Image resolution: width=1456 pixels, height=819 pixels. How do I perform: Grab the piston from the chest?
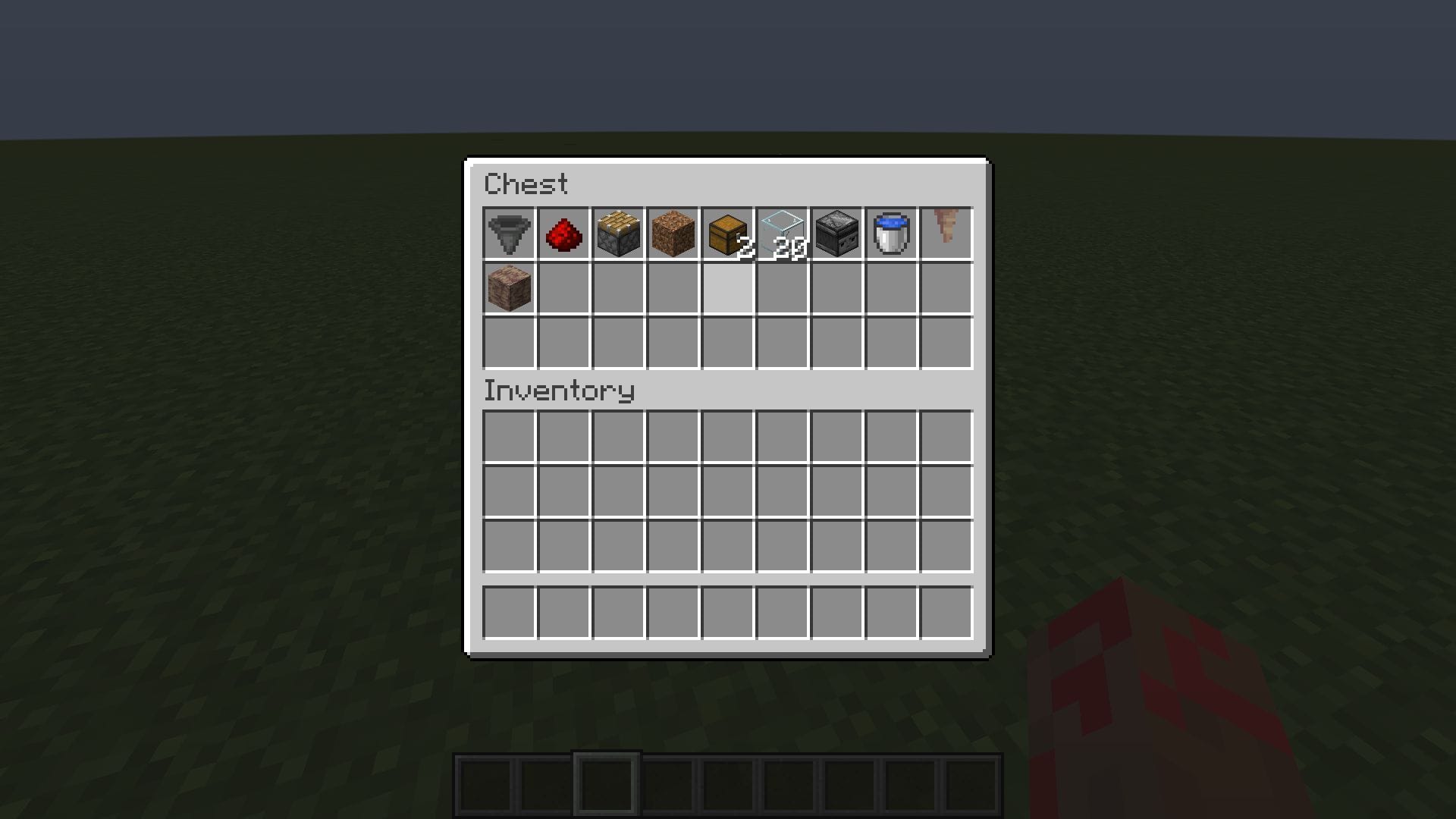(617, 233)
